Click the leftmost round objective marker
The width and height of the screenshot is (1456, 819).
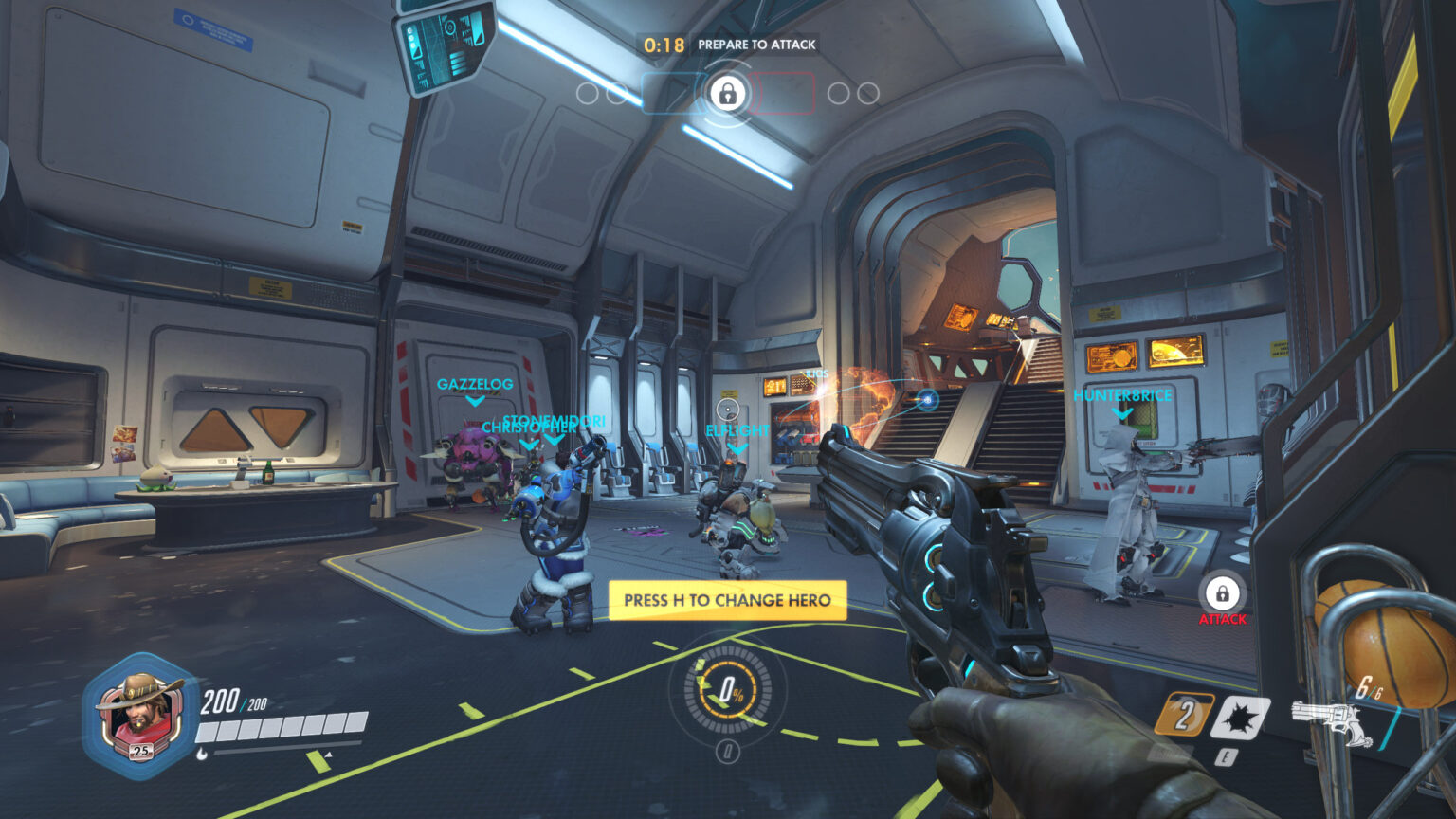point(588,94)
